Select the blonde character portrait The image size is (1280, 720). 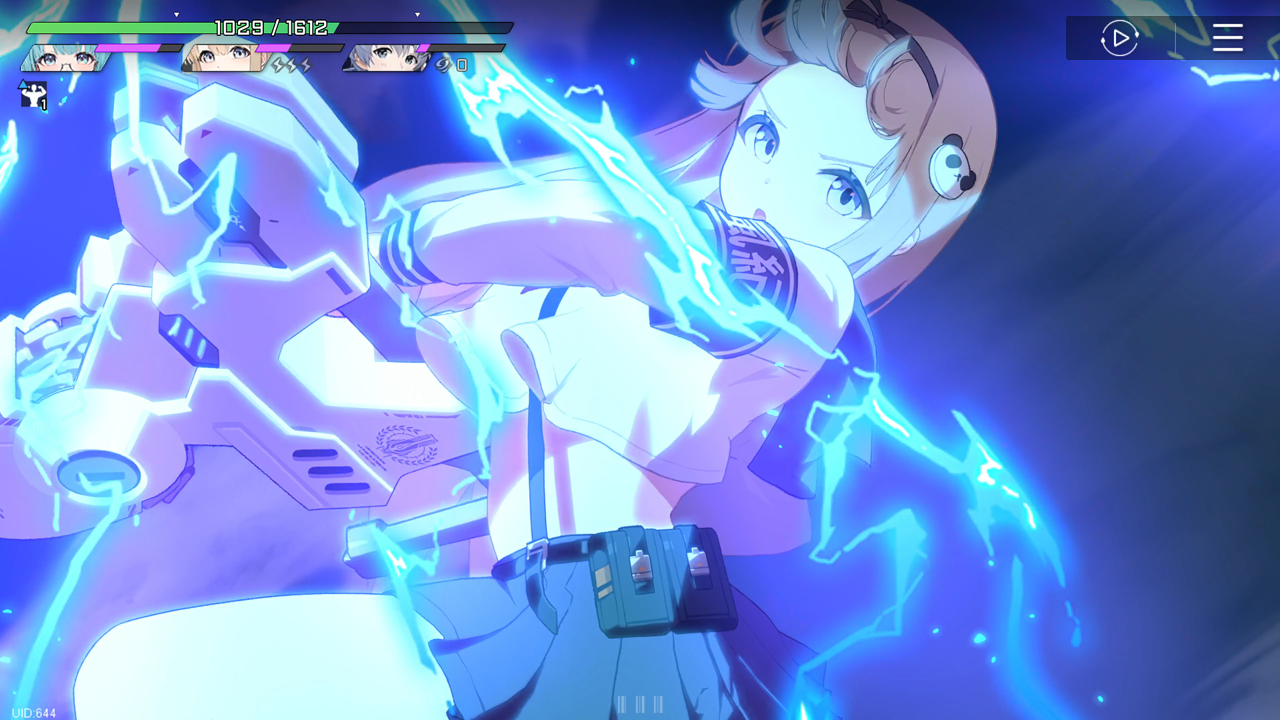224,59
